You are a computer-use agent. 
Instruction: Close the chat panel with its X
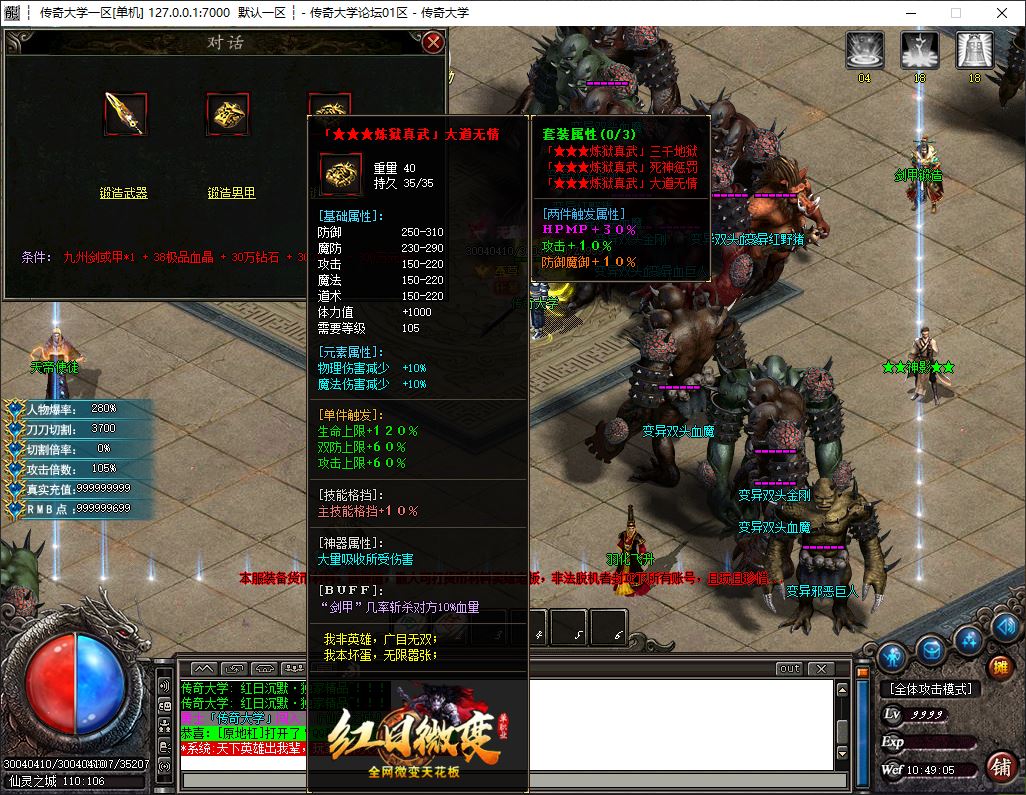(820, 668)
